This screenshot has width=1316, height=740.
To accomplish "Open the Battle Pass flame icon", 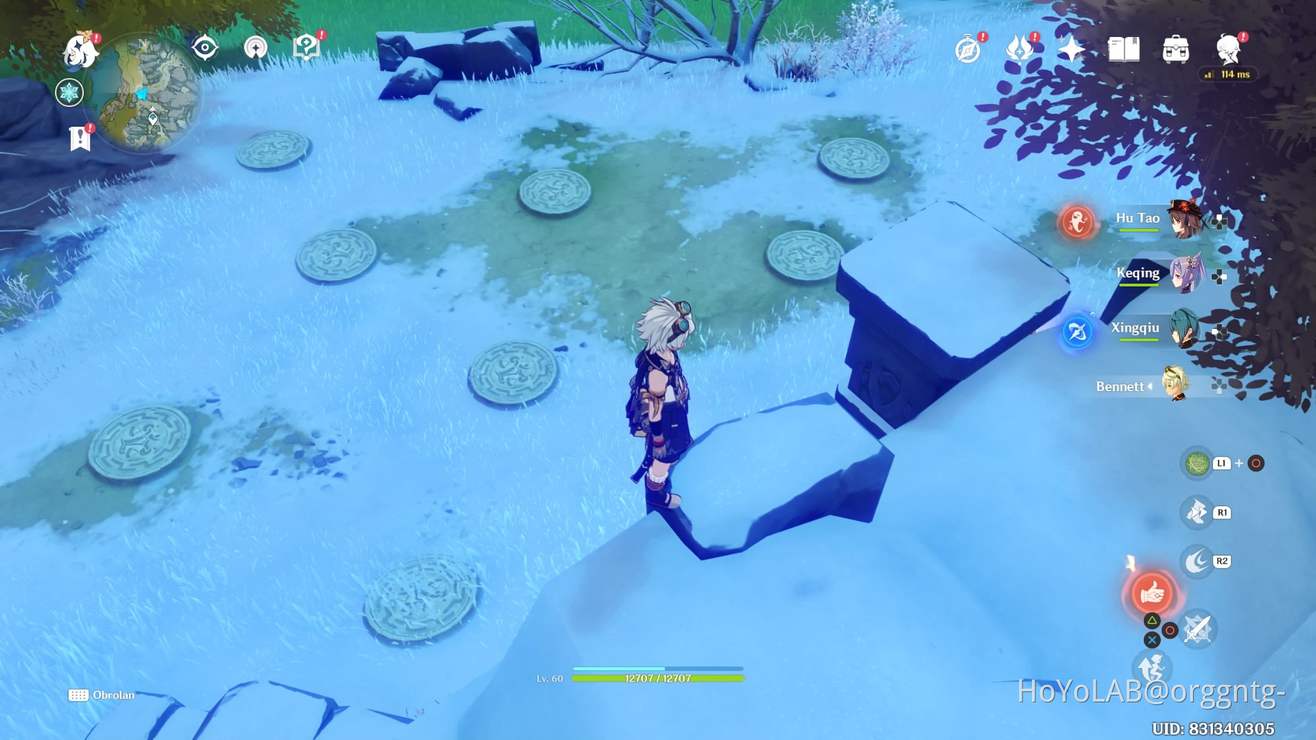I will [1018, 47].
